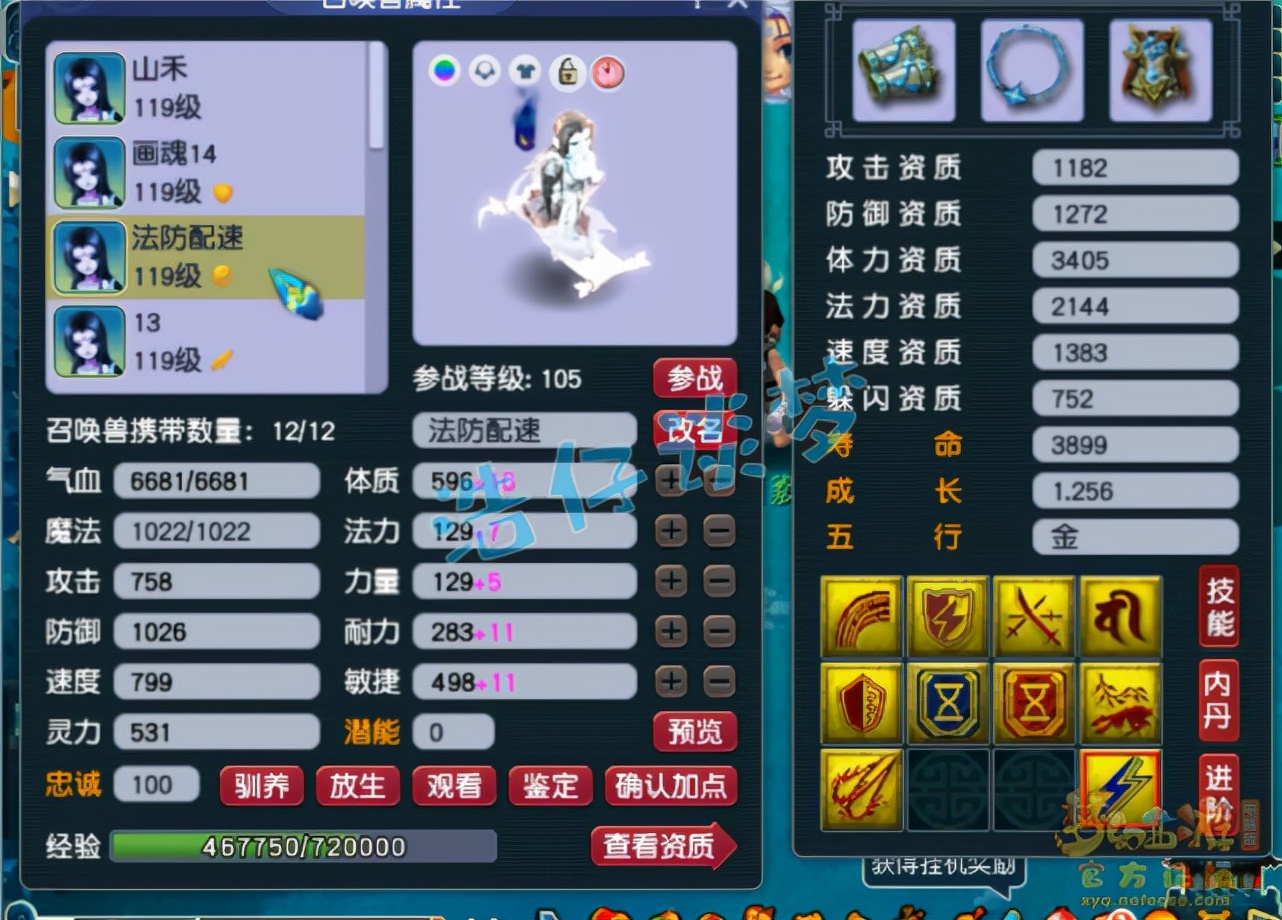Screen dimensions: 1282x920
Task: Open the highlighted lightning bolt skill
Action: (x=1121, y=790)
